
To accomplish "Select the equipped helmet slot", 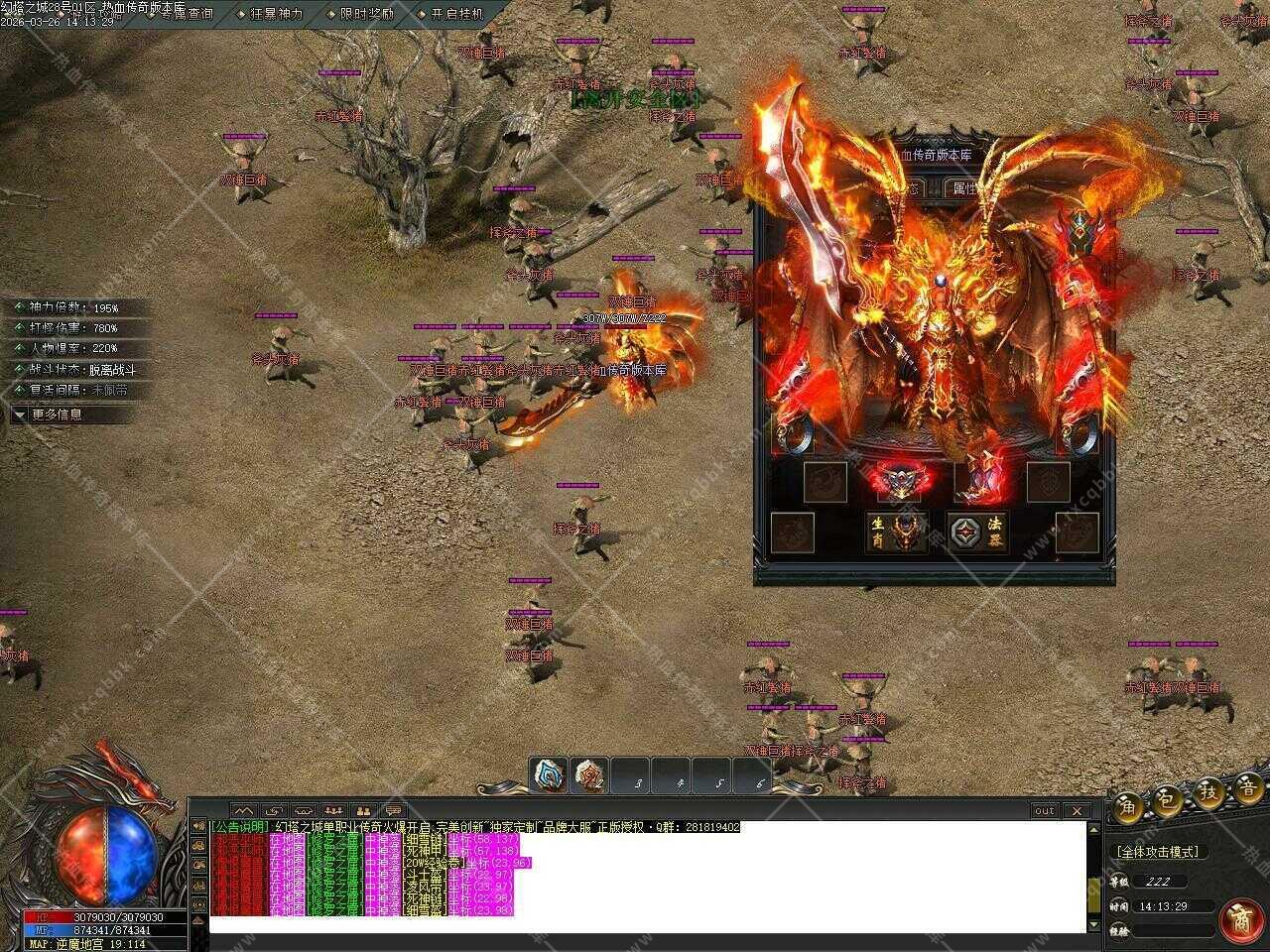I will (1078, 235).
